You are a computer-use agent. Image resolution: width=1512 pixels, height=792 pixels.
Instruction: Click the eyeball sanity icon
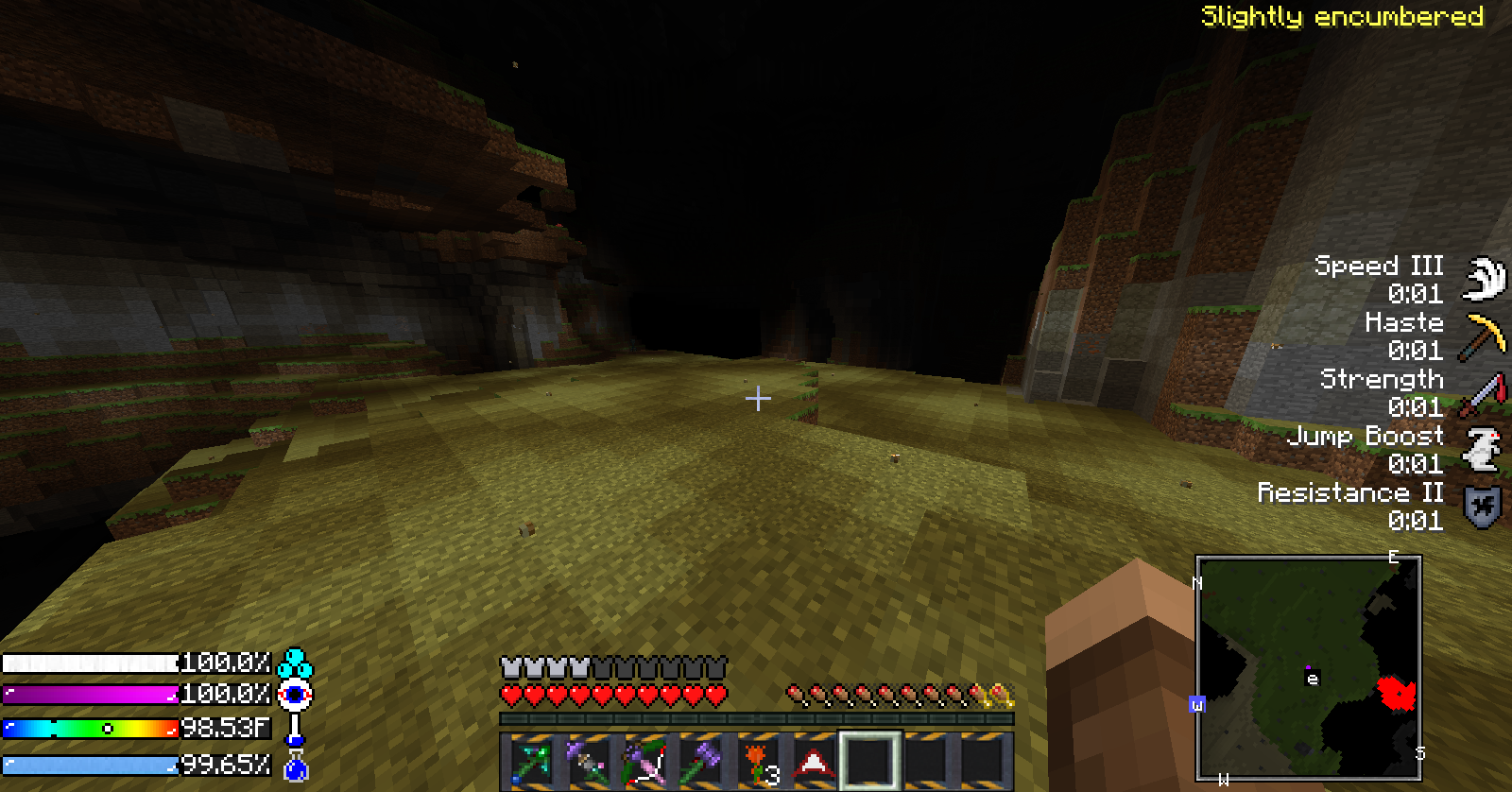(x=296, y=696)
